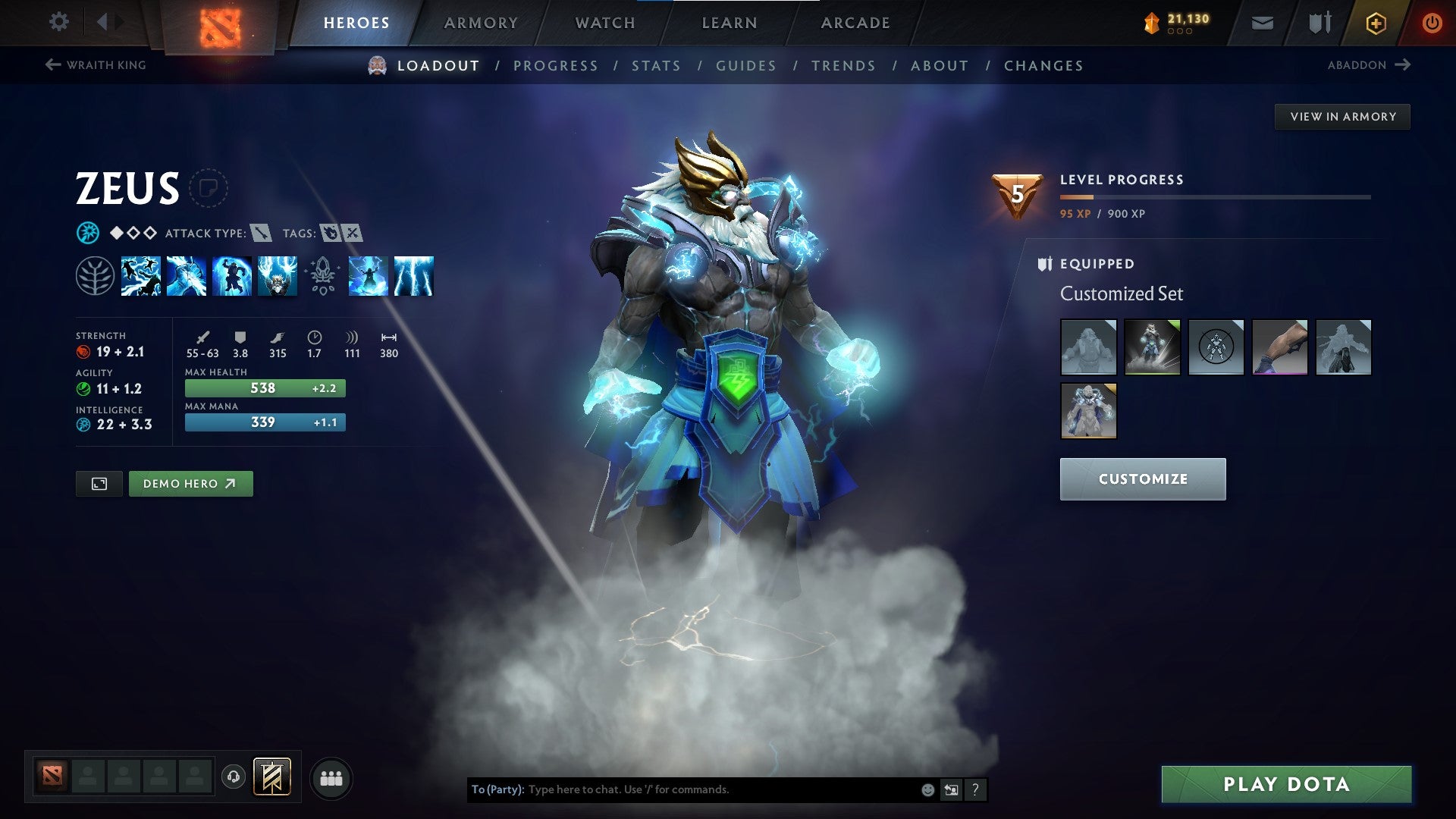
Task: Toggle the hero model fullscreen view icon
Action: point(99,483)
